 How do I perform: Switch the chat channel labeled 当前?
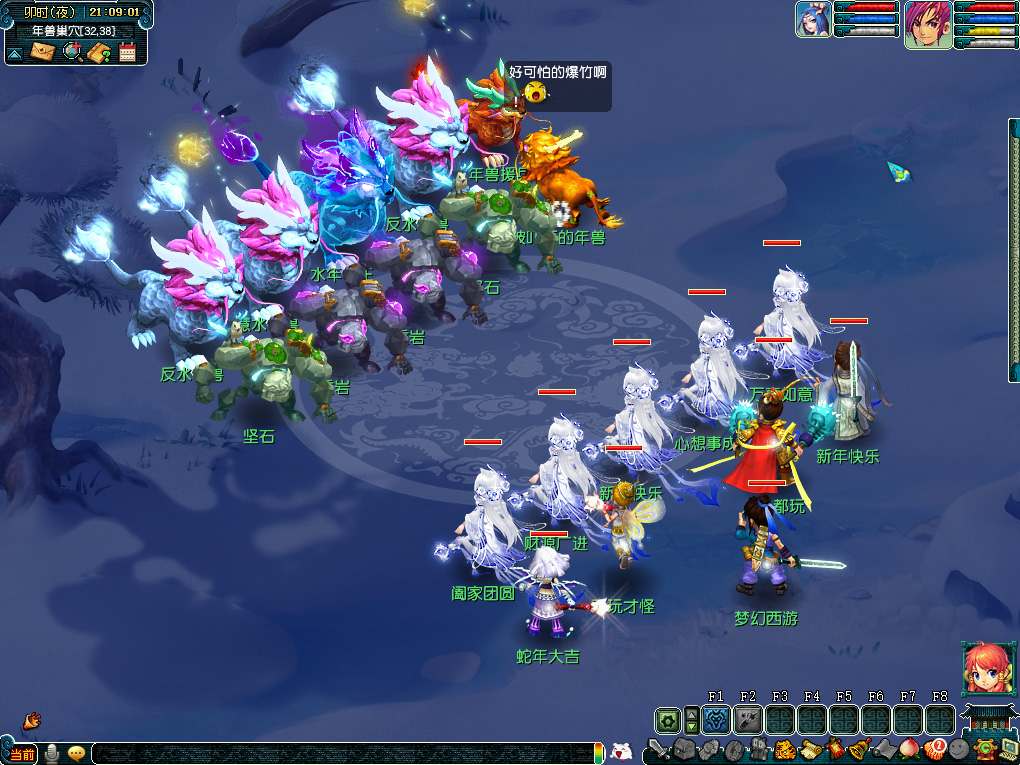pyautogui.click(x=22, y=754)
